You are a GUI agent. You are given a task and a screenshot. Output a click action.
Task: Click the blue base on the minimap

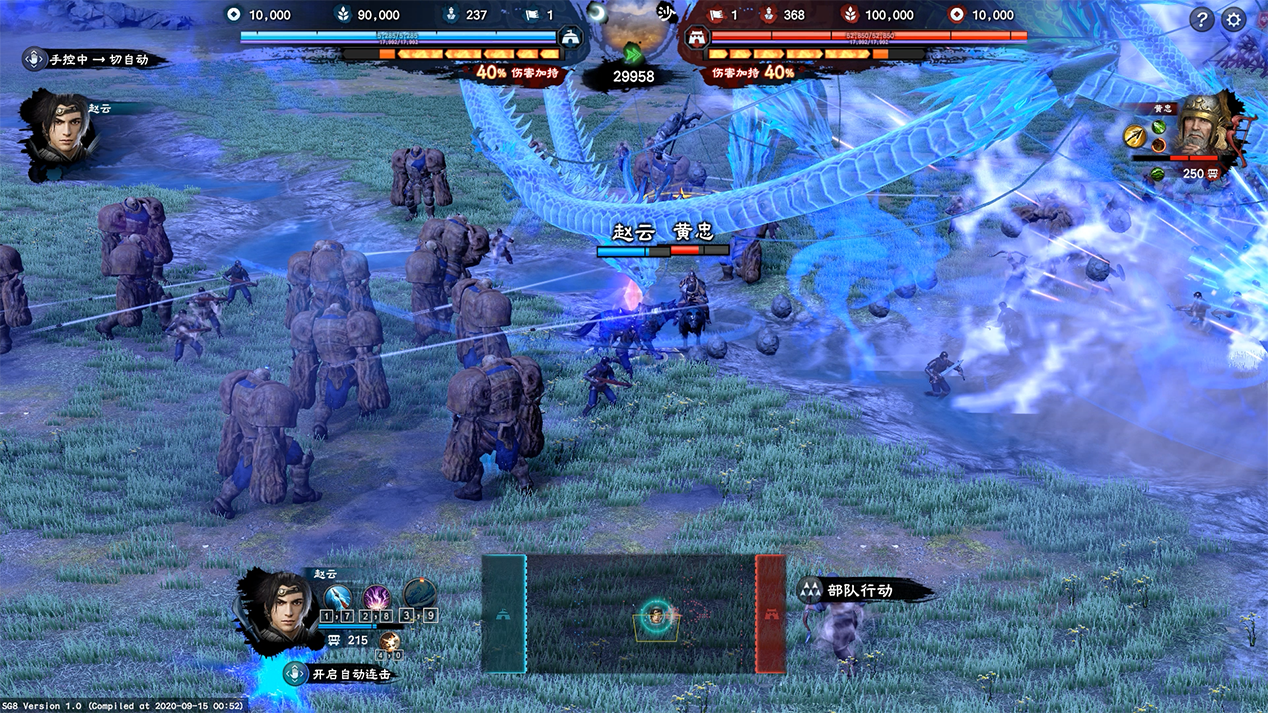(504, 614)
